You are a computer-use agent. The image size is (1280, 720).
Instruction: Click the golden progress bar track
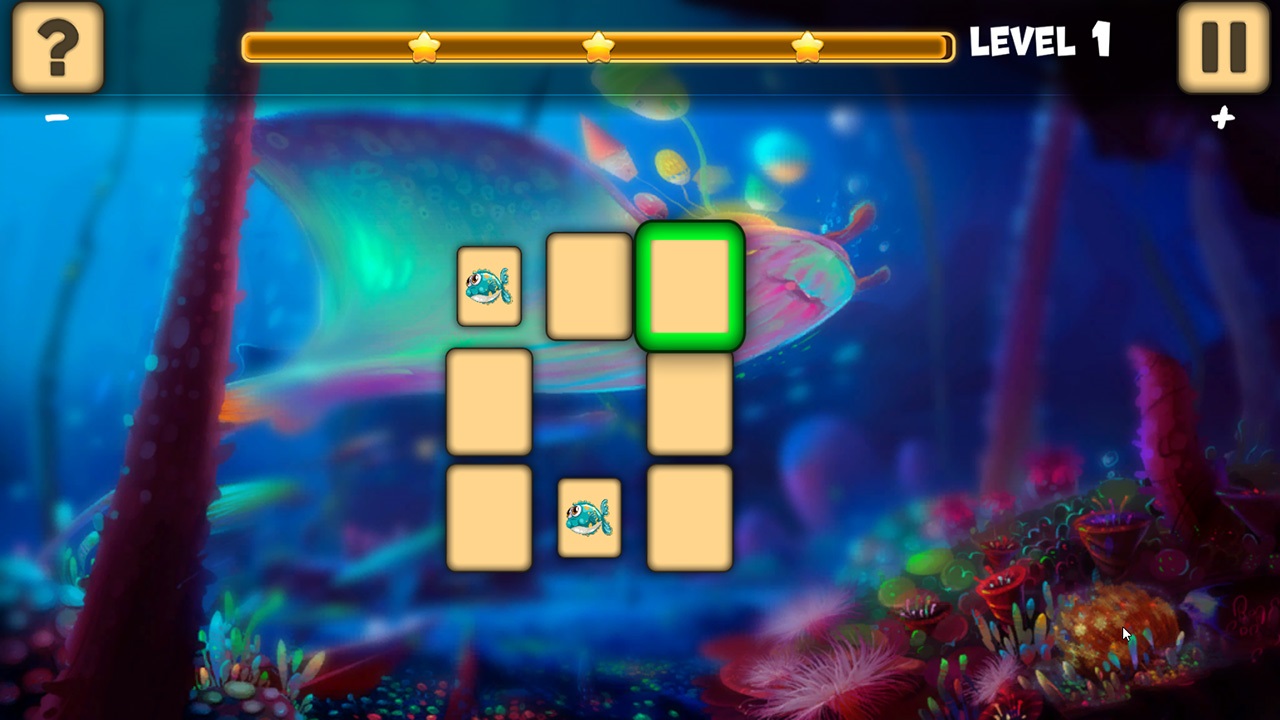[x=700, y=44]
